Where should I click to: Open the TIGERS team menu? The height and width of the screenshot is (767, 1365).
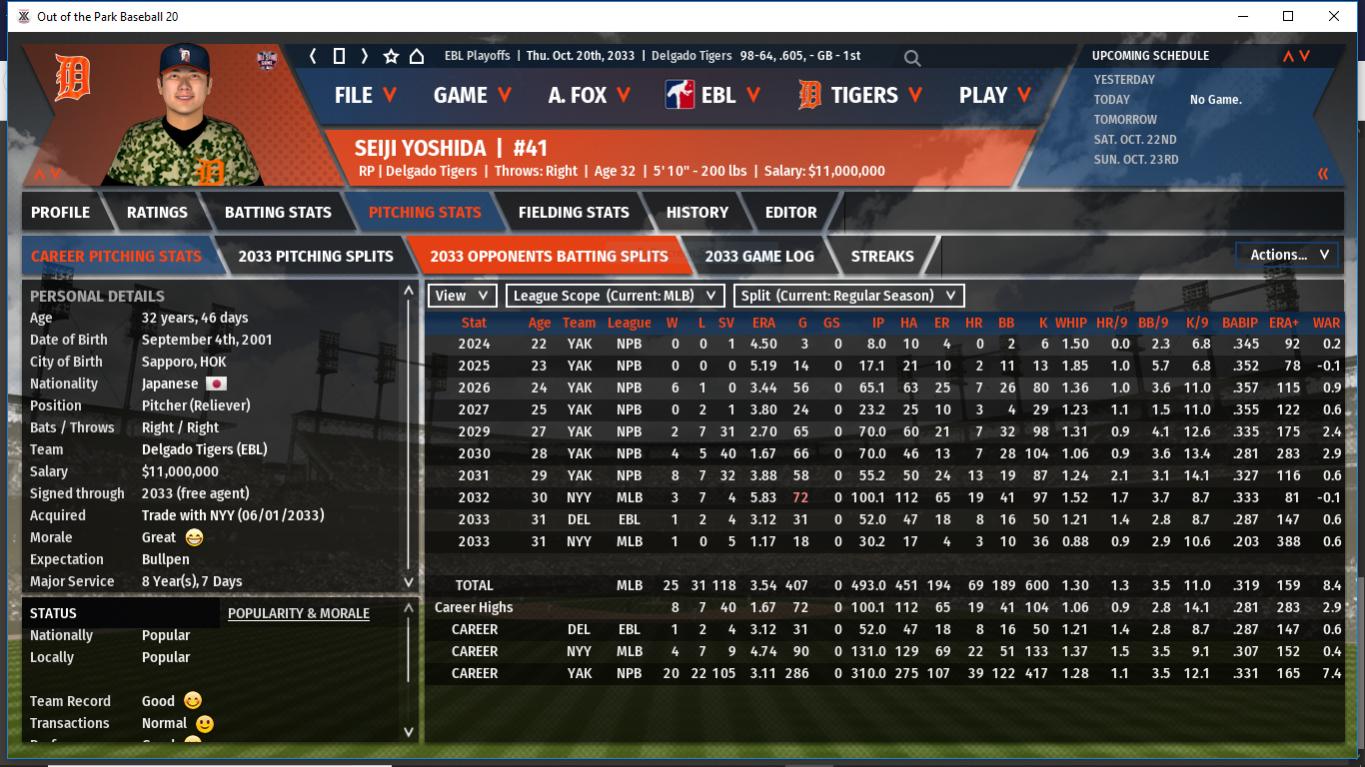(x=861, y=95)
